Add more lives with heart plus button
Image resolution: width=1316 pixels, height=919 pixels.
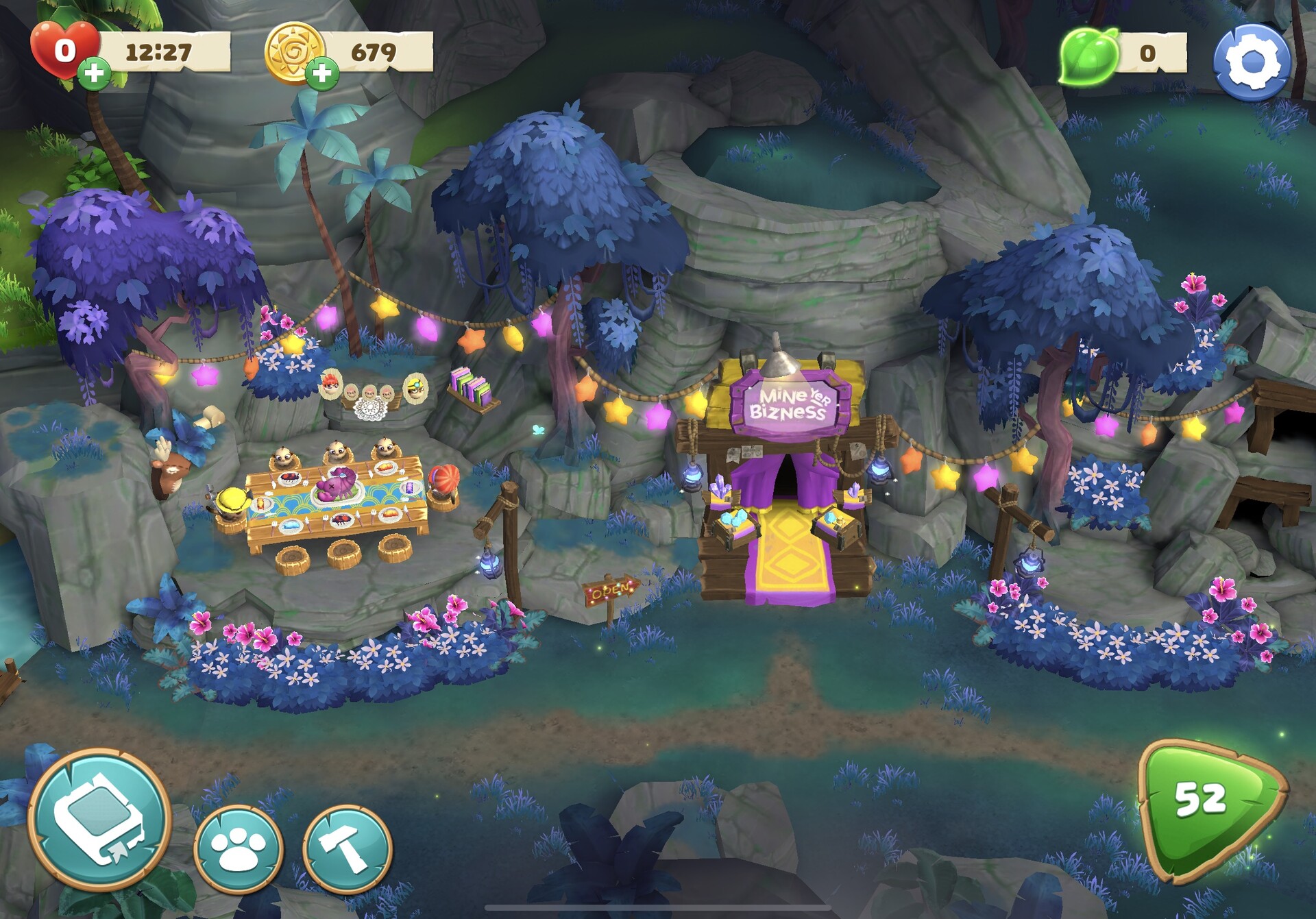(94, 73)
